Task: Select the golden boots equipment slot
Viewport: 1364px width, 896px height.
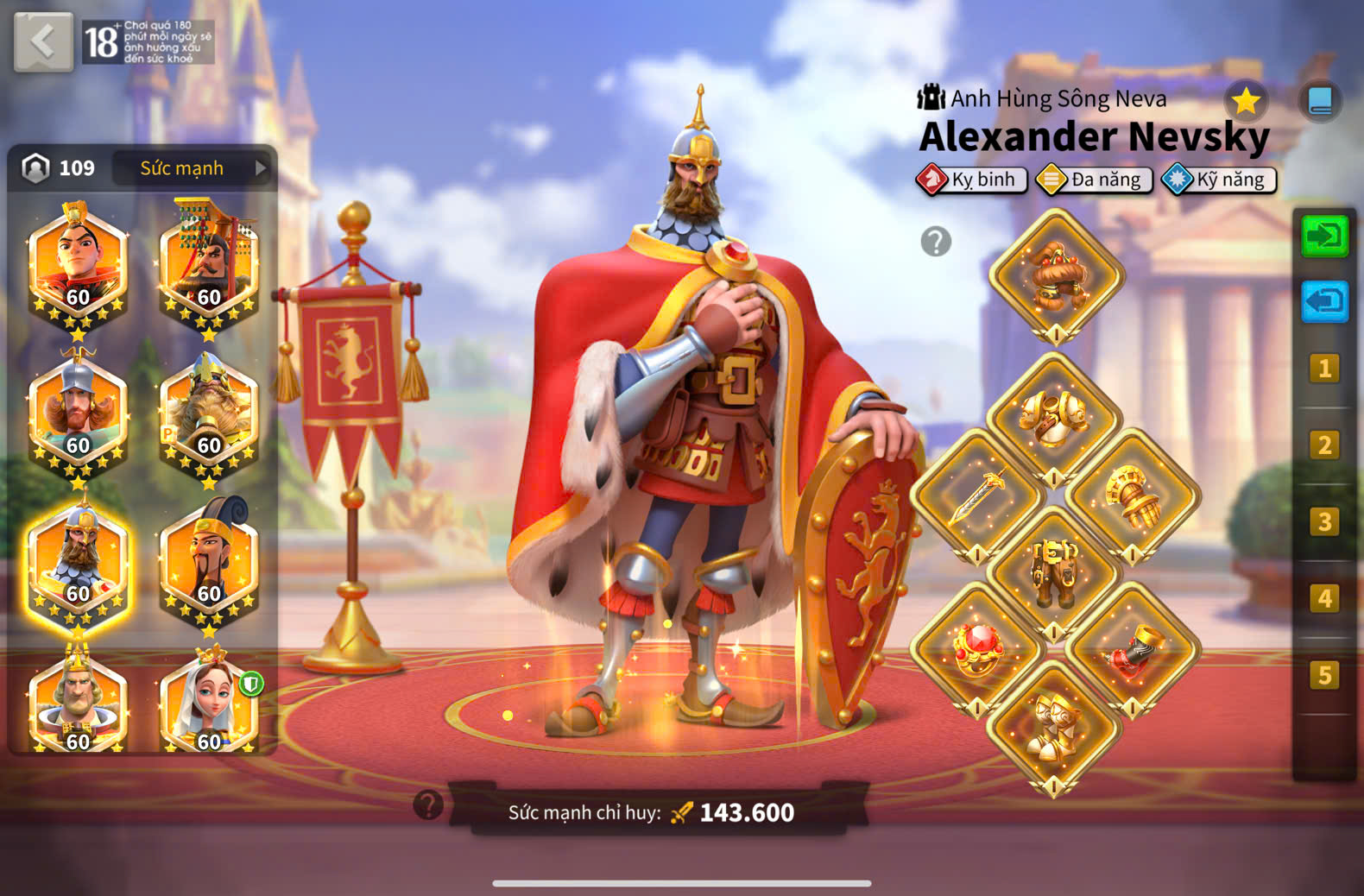Action: (1054, 727)
